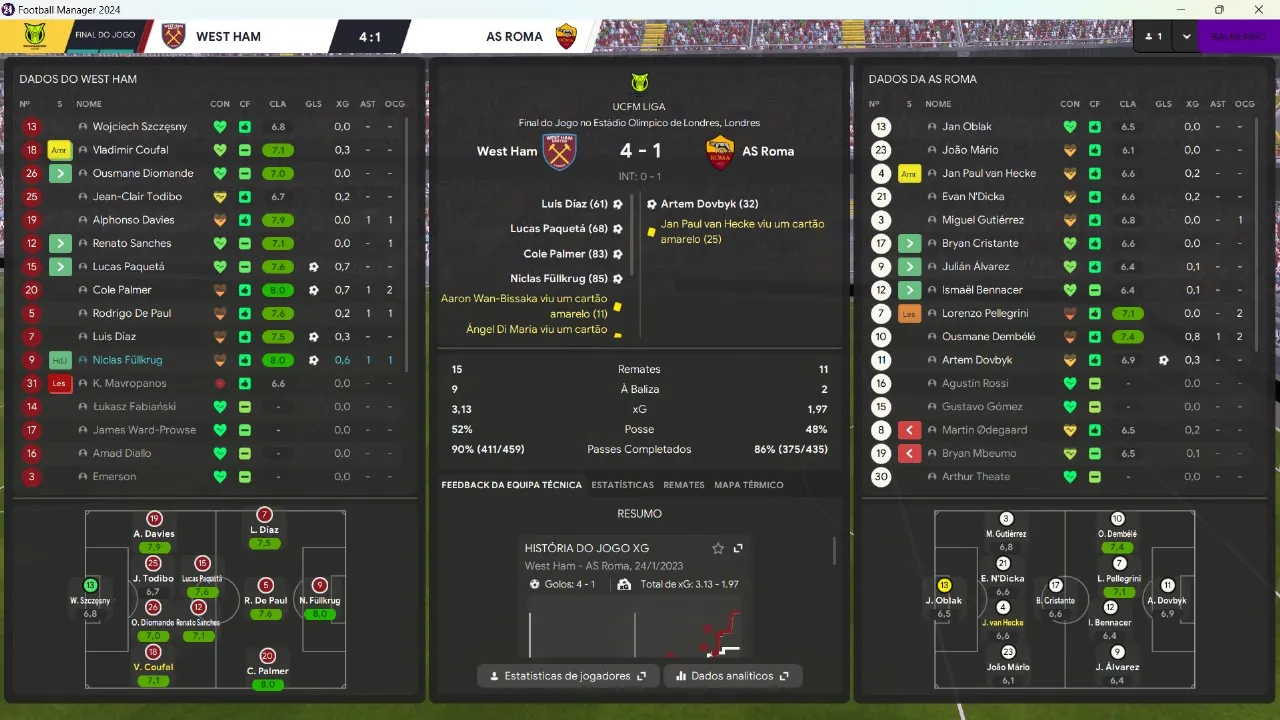Select the Feedback da Equipa Técnica tab
The image size is (1280, 720).
[x=511, y=485]
